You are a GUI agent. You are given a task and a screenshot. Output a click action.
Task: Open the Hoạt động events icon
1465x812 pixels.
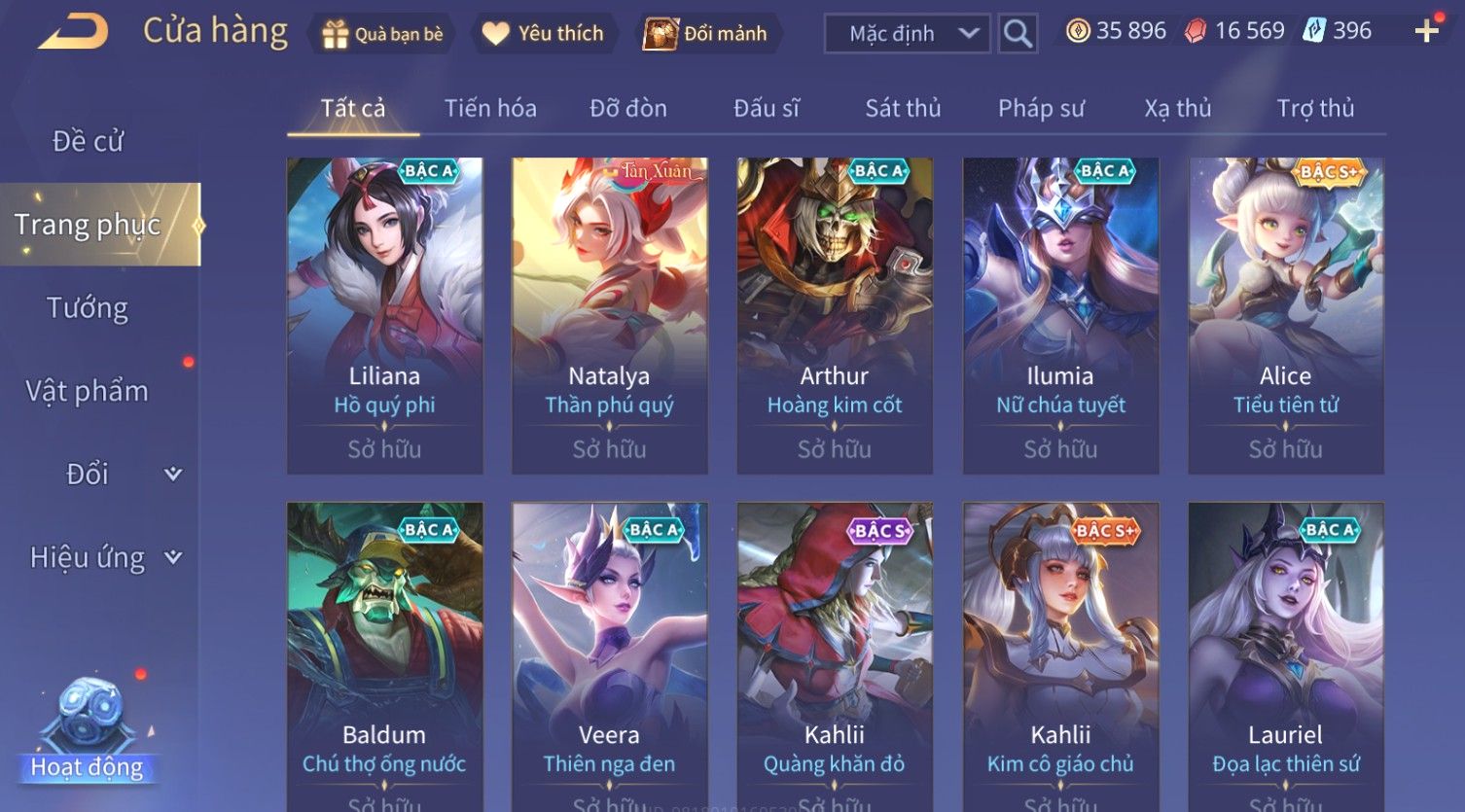88,729
